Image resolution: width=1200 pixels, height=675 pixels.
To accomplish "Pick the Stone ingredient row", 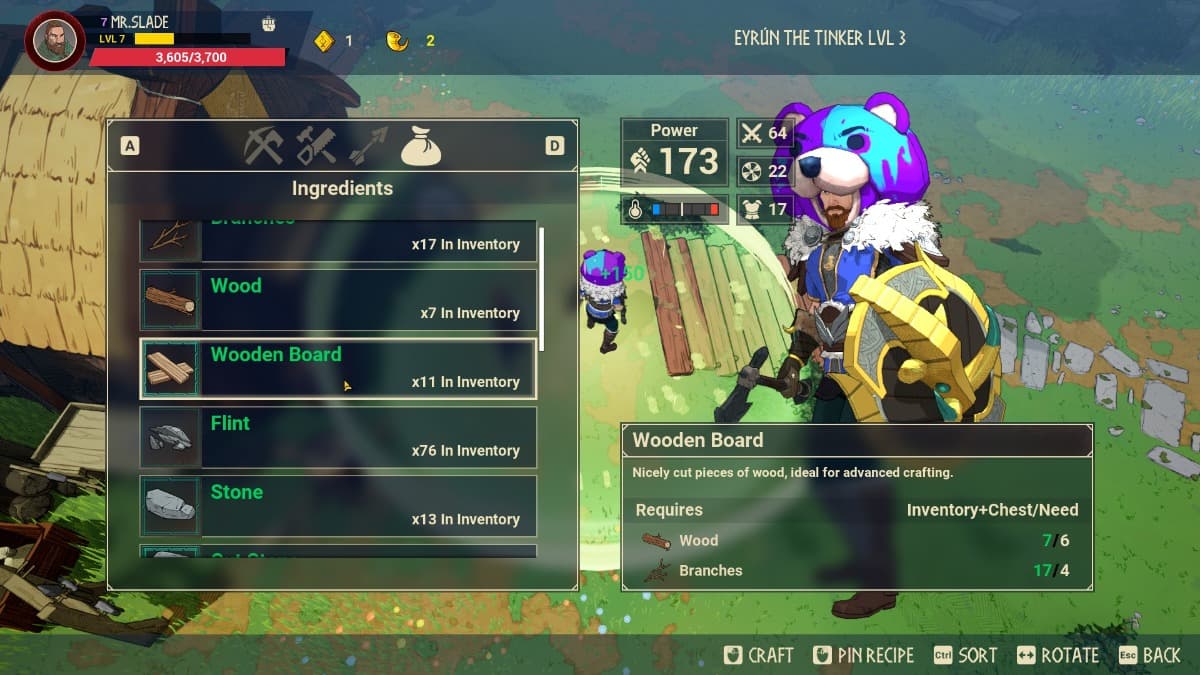I will (338, 506).
